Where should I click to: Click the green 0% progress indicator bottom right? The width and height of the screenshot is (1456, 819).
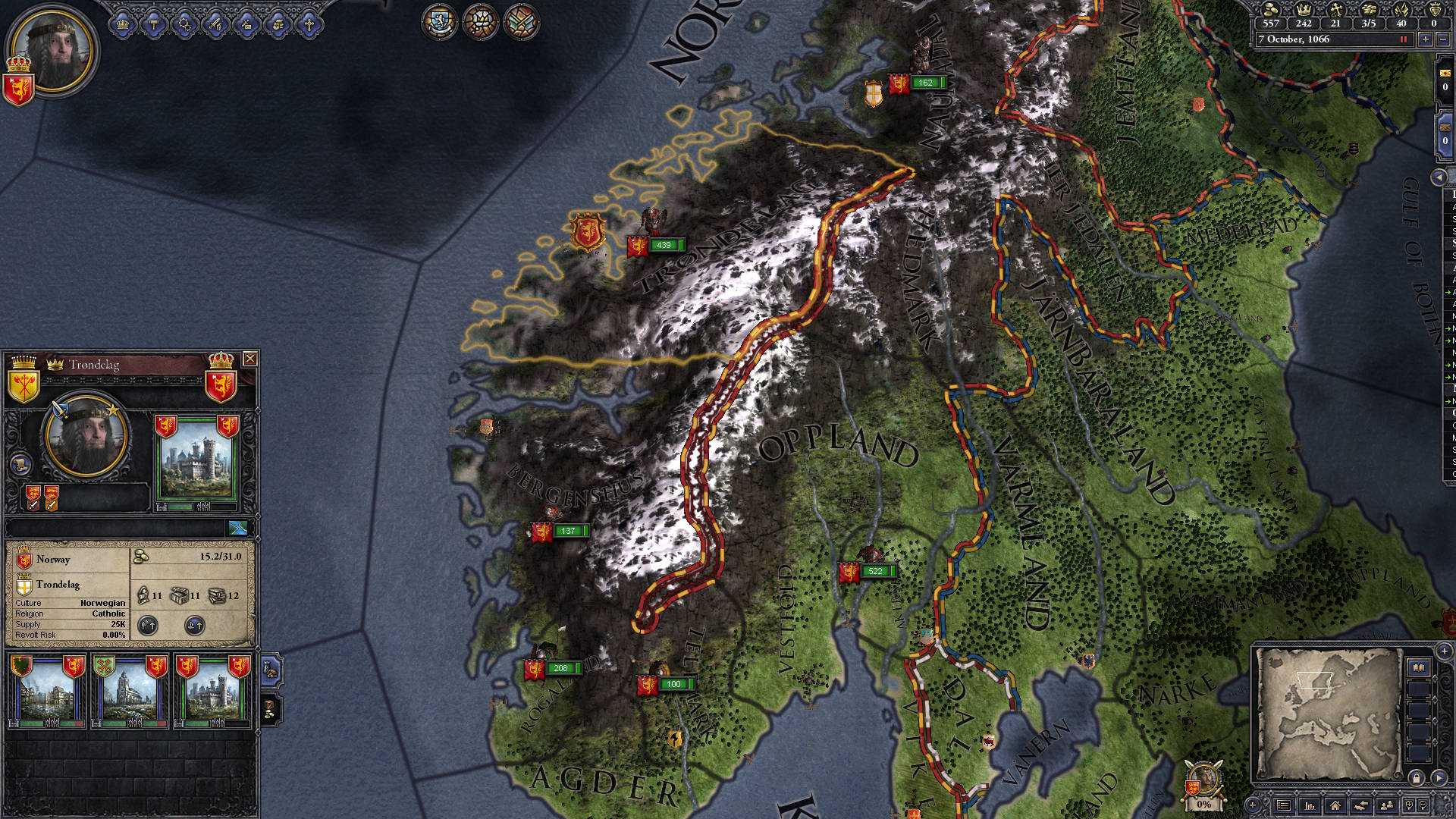[1203, 803]
